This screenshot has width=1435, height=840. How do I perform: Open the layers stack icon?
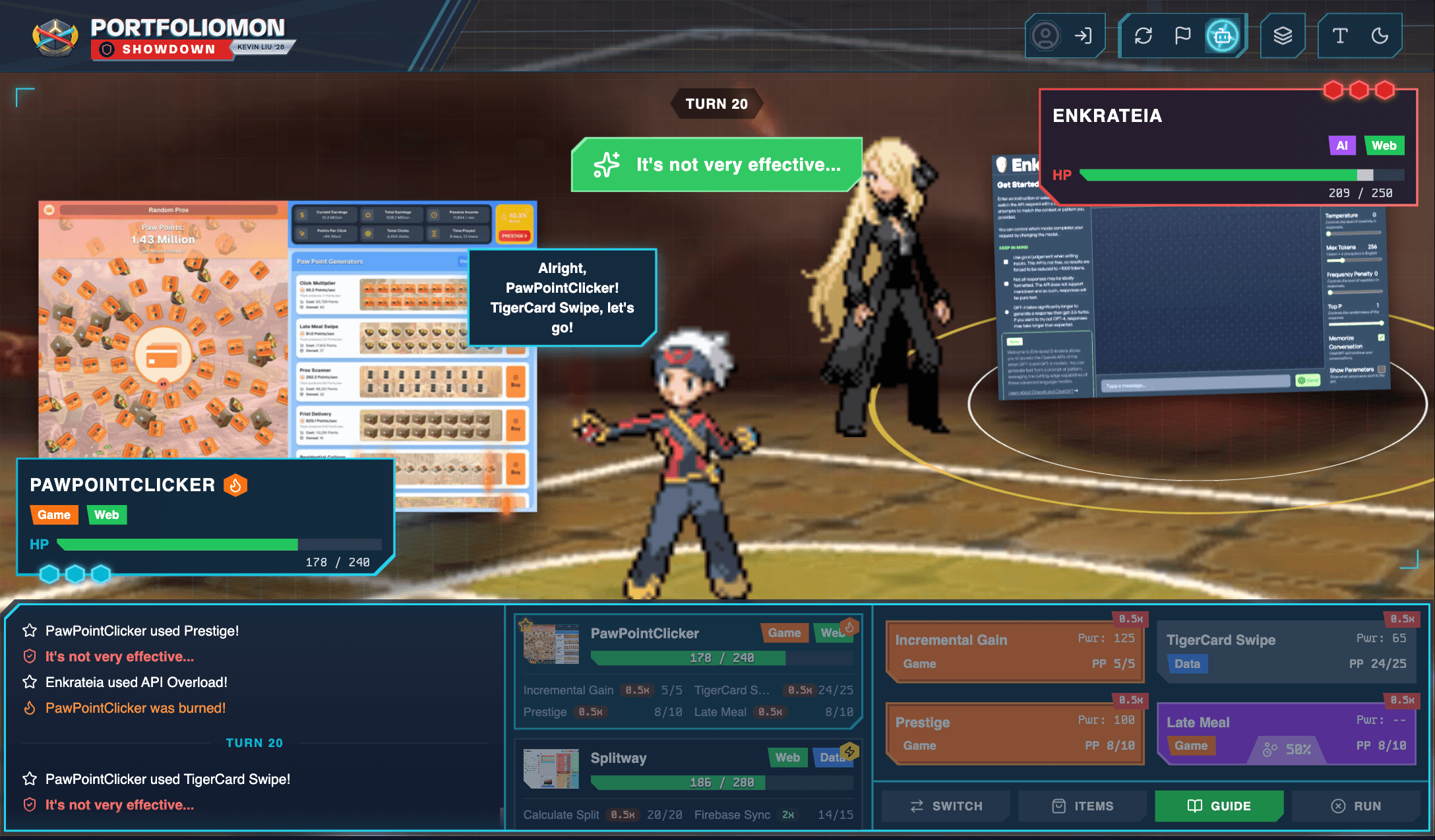coord(1283,36)
